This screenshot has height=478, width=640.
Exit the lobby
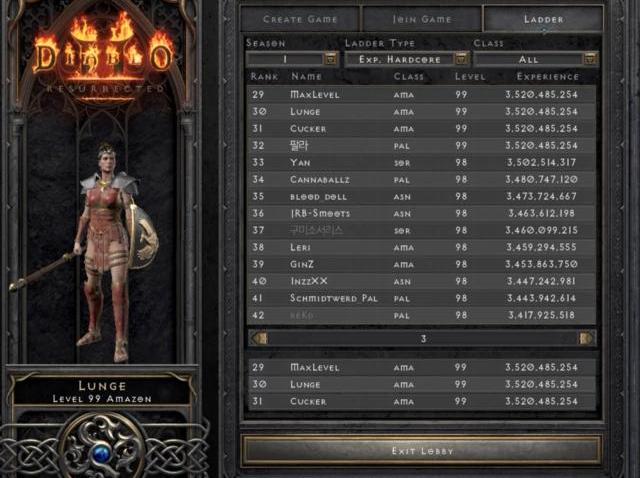pos(421,450)
